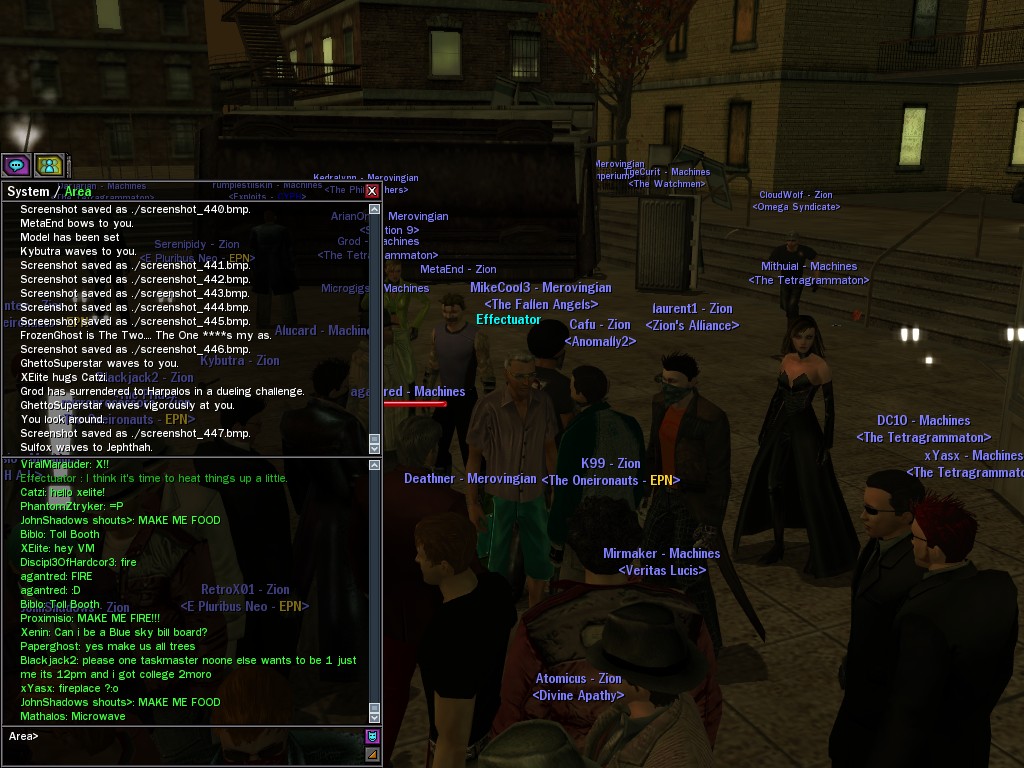
Task: Close the System / Area chat window
Action: (x=372, y=191)
